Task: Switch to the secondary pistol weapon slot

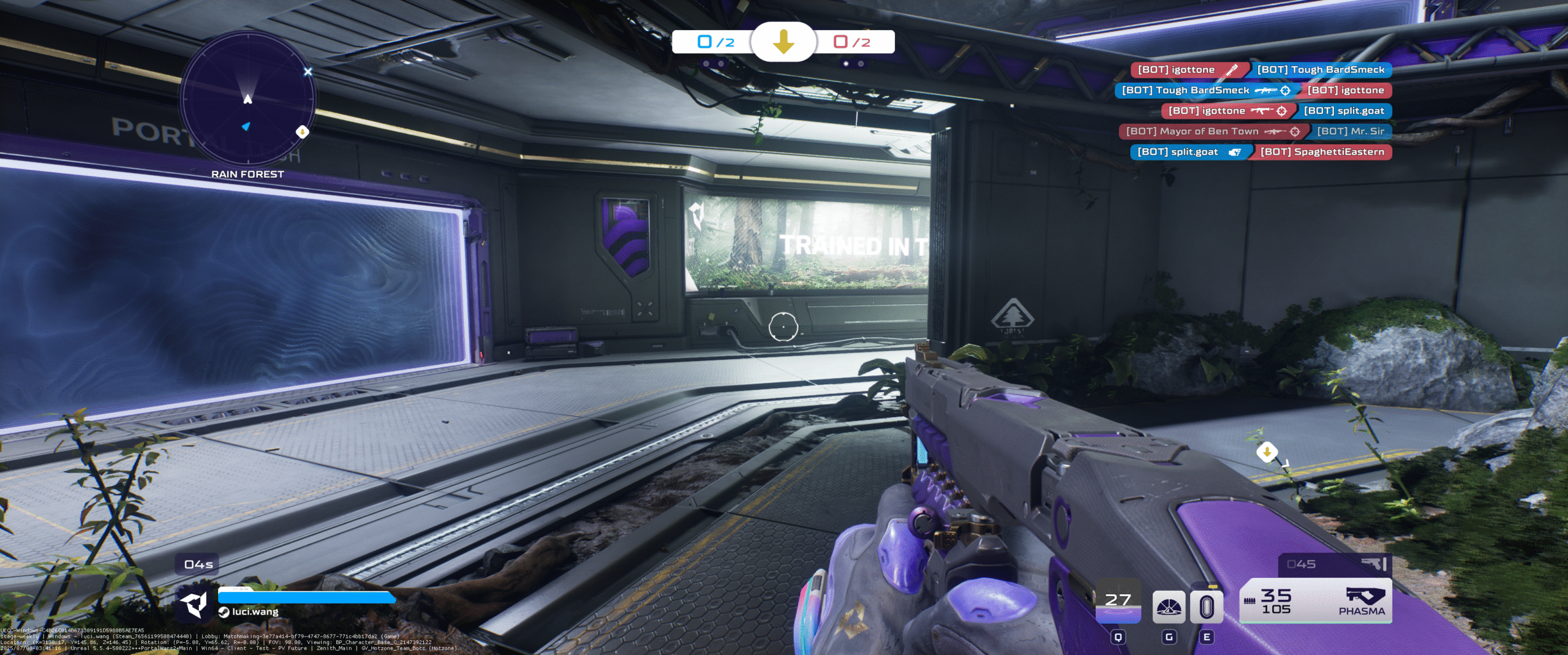Action: [1335, 564]
